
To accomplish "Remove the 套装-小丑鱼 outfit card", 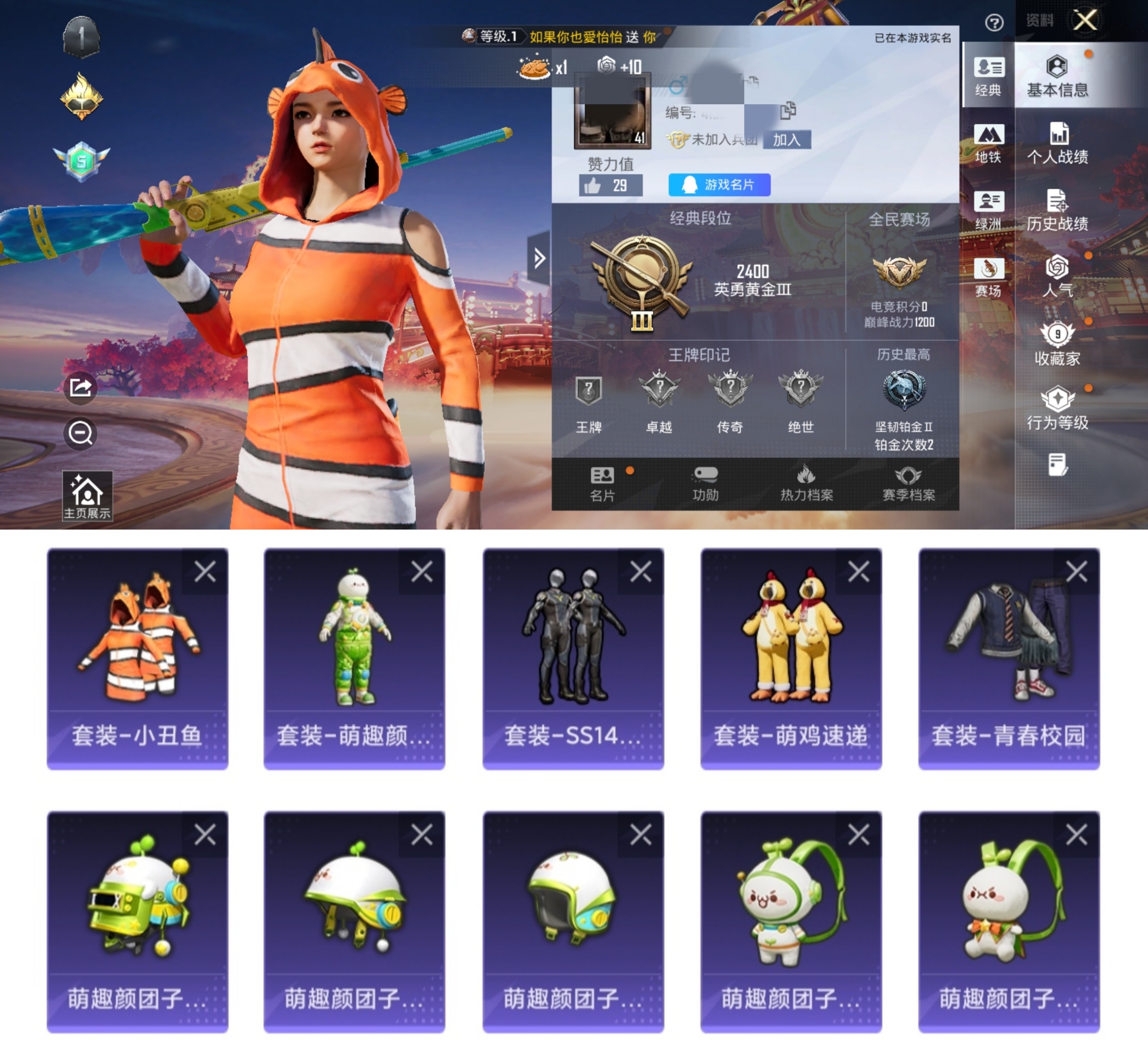I will click(205, 571).
